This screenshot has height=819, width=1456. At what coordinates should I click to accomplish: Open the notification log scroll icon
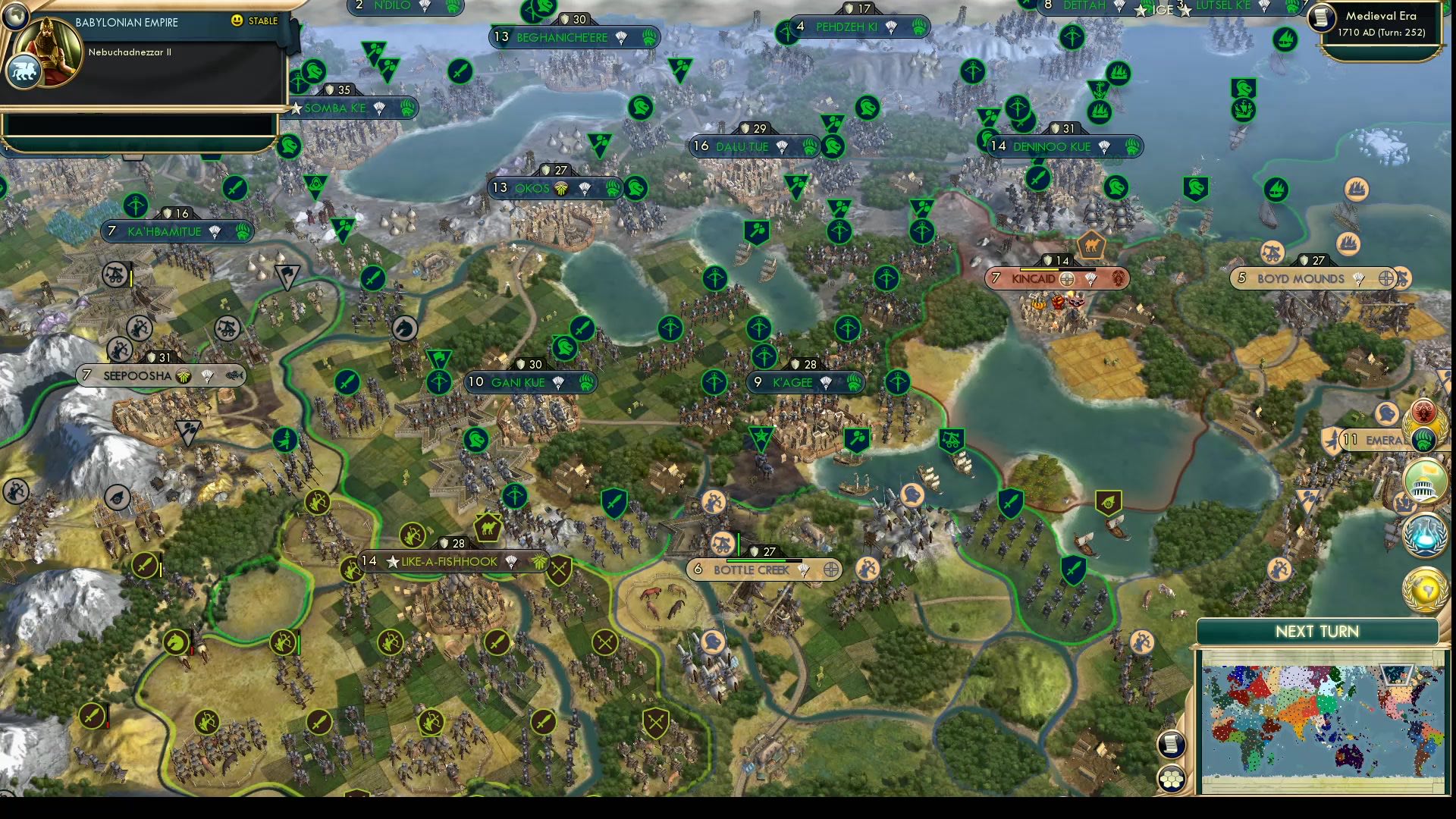tap(1172, 744)
